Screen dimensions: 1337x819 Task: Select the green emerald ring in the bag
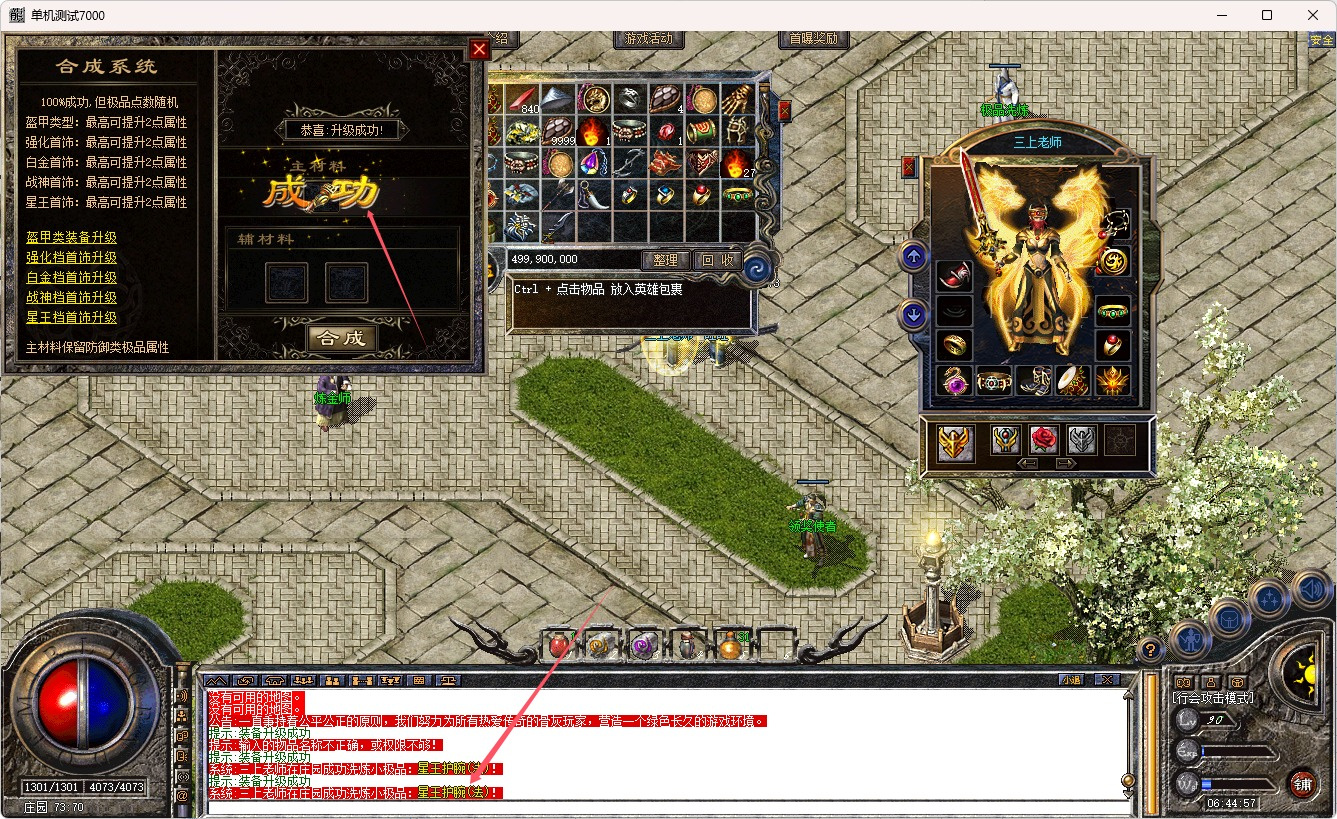[738, 194]
